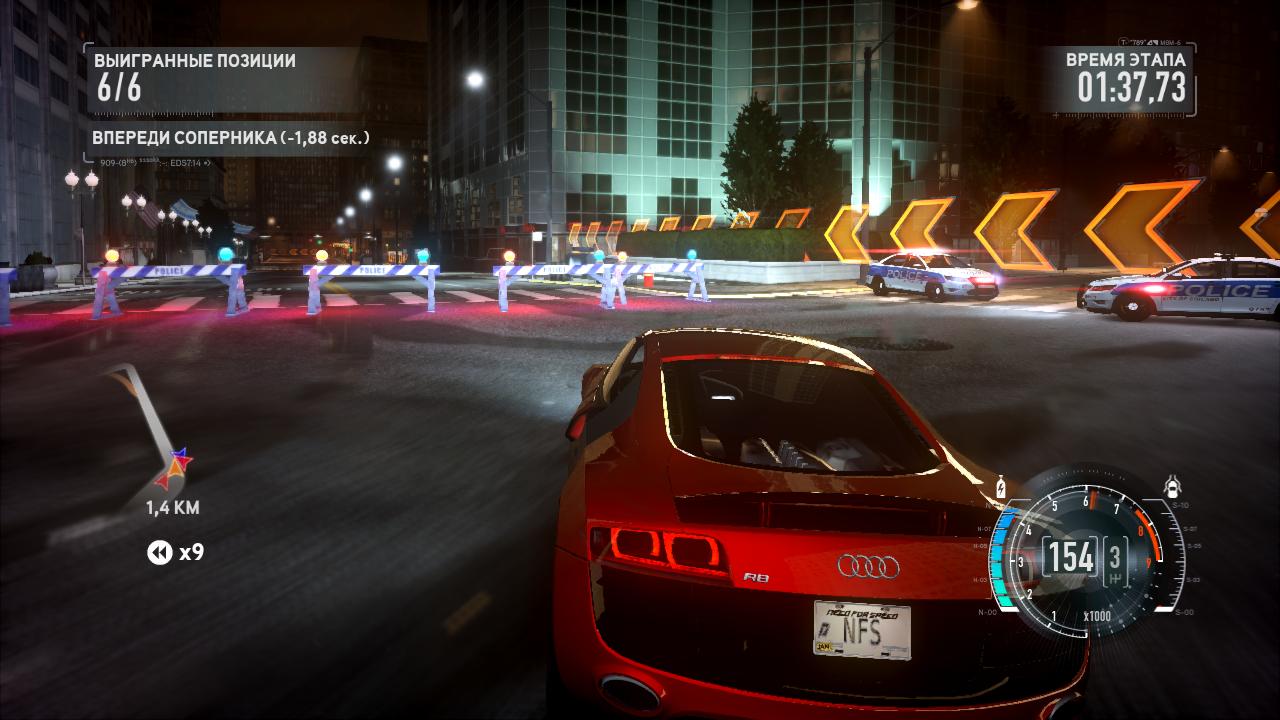The width and height of the screenshot is (1280, 720).
Task: Open the ВРЕМЯ ЭТАПА stage timer panel
Action: point(1120,75)
